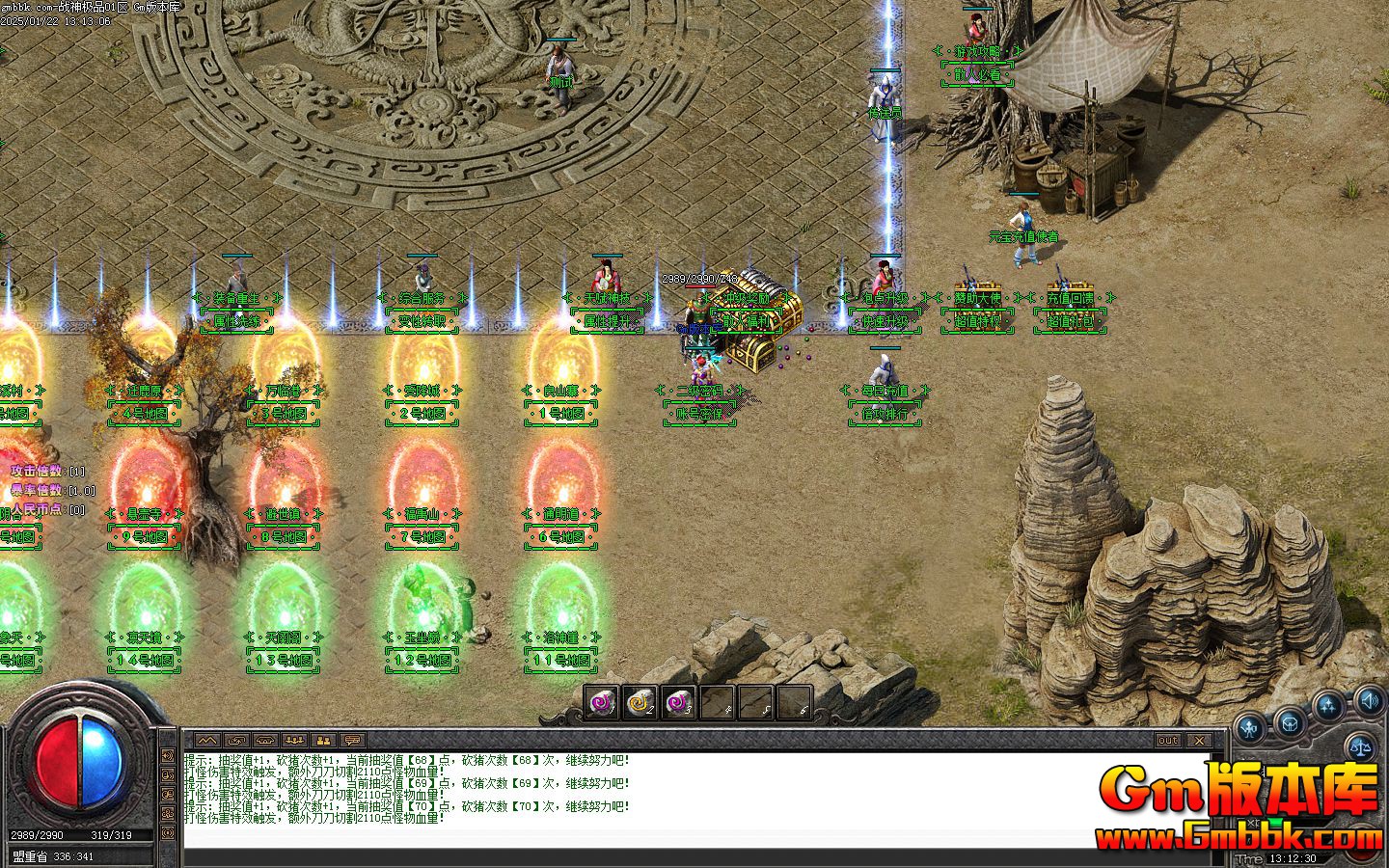
Task: Click the speech bubble chat icon
Action: [351, 740]
